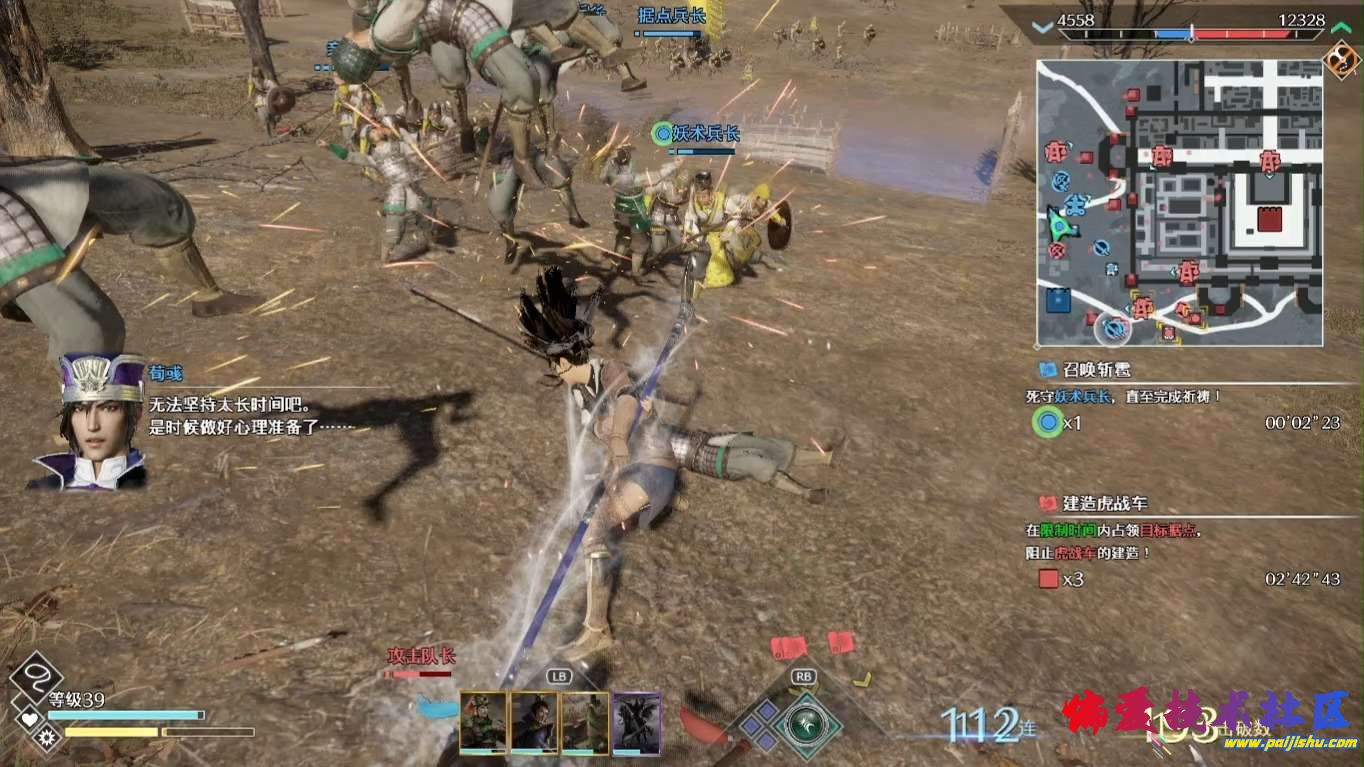Select the blue base marker on the minimap
Image resolution: width=1364 pixels, height=767 pixels.
(x=1058, y=299)
